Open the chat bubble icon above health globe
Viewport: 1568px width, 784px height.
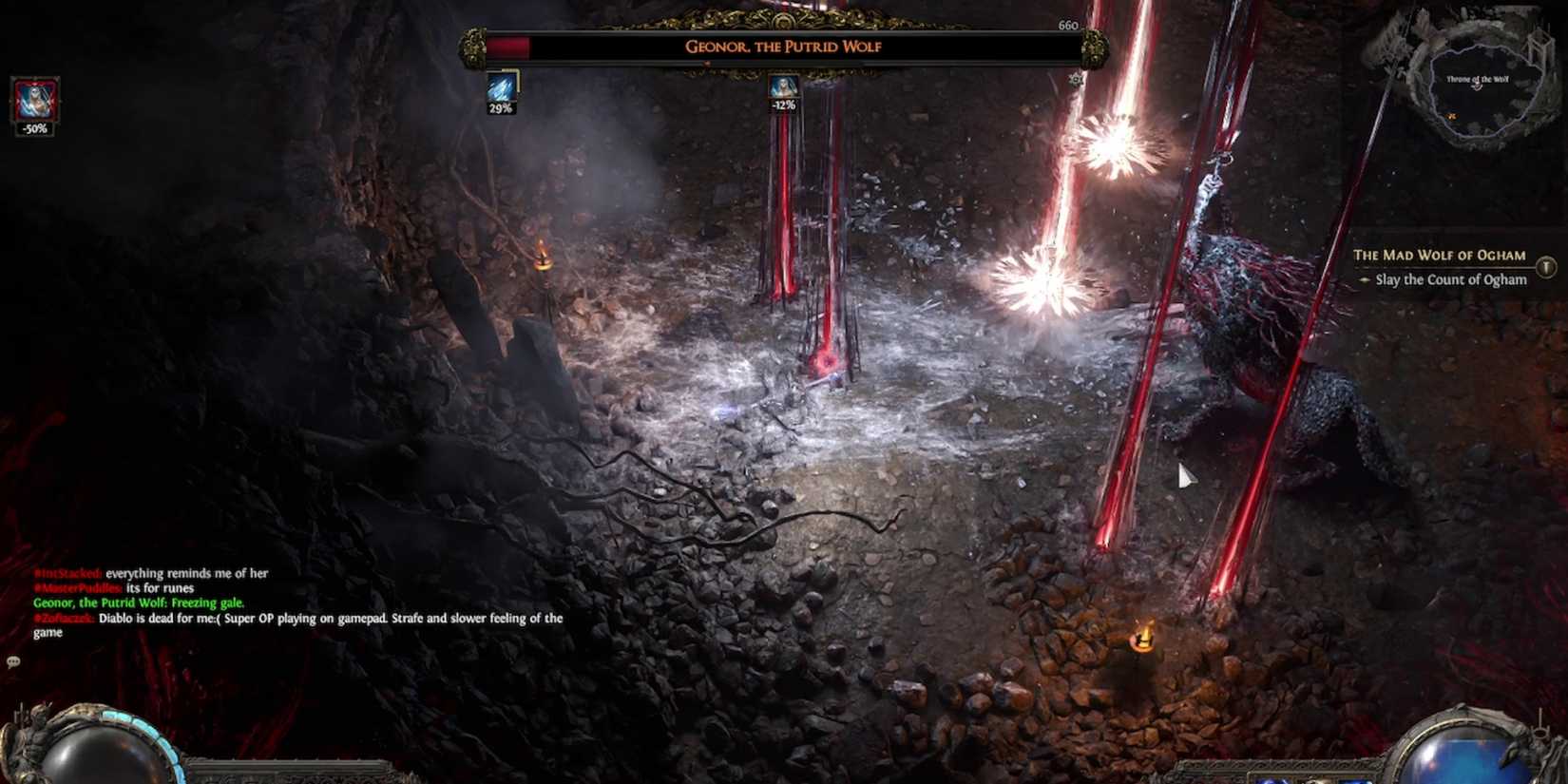13,659
